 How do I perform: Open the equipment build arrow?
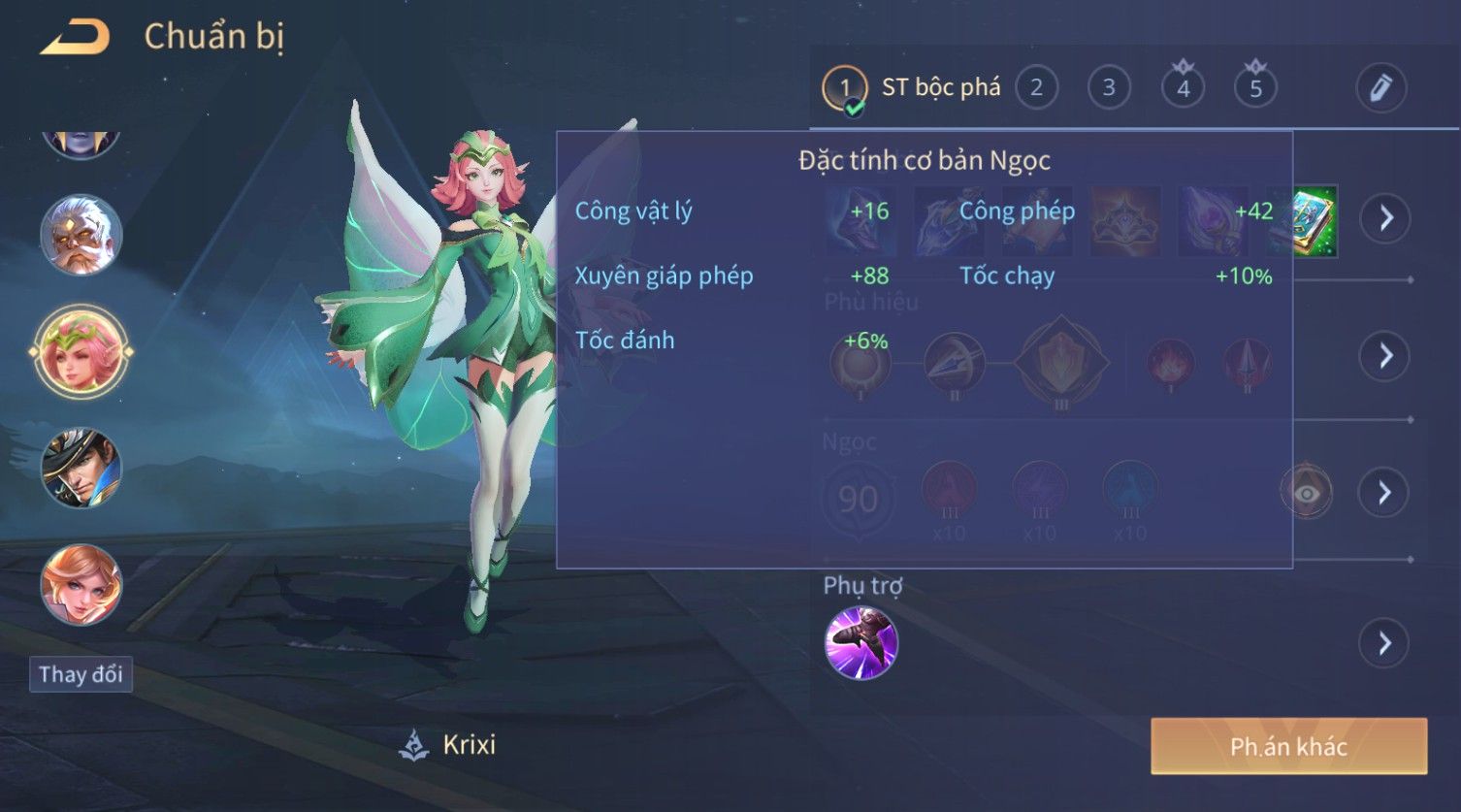tap(1384, 218)
